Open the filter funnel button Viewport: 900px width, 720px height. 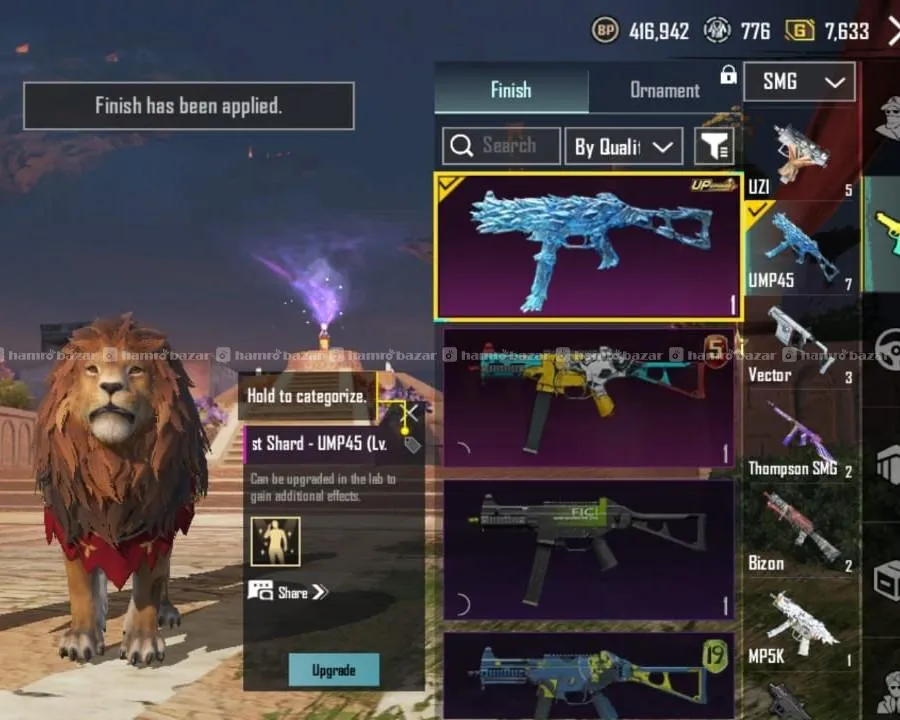(x=715, y=146)
